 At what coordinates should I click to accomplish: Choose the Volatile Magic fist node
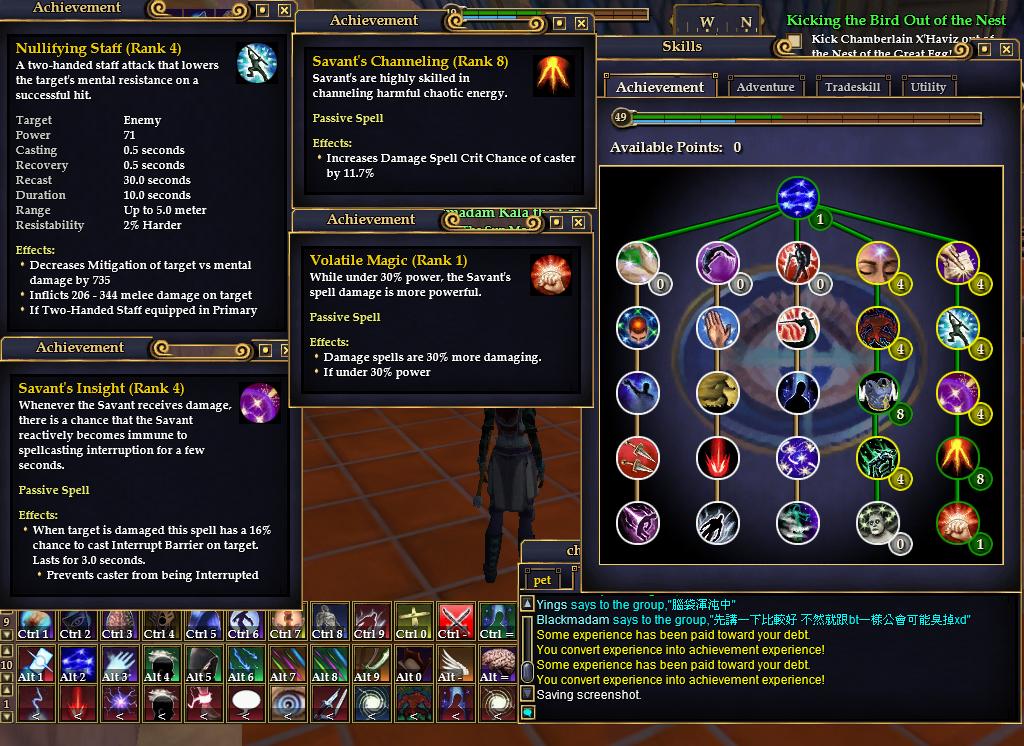point(957,523)
